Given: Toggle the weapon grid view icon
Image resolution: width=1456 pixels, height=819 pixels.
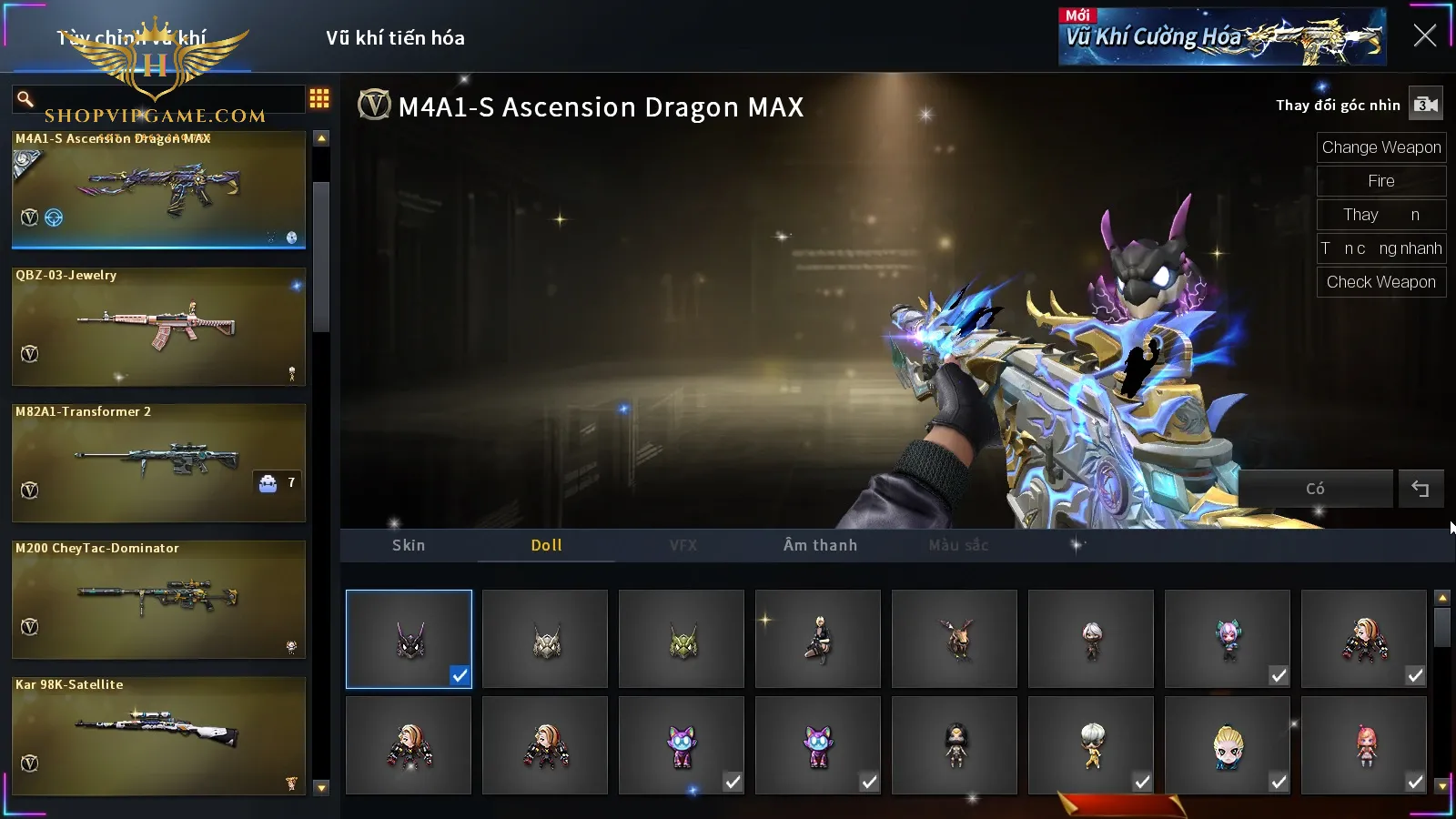Looking at the screenshot, I should (319, 98).
